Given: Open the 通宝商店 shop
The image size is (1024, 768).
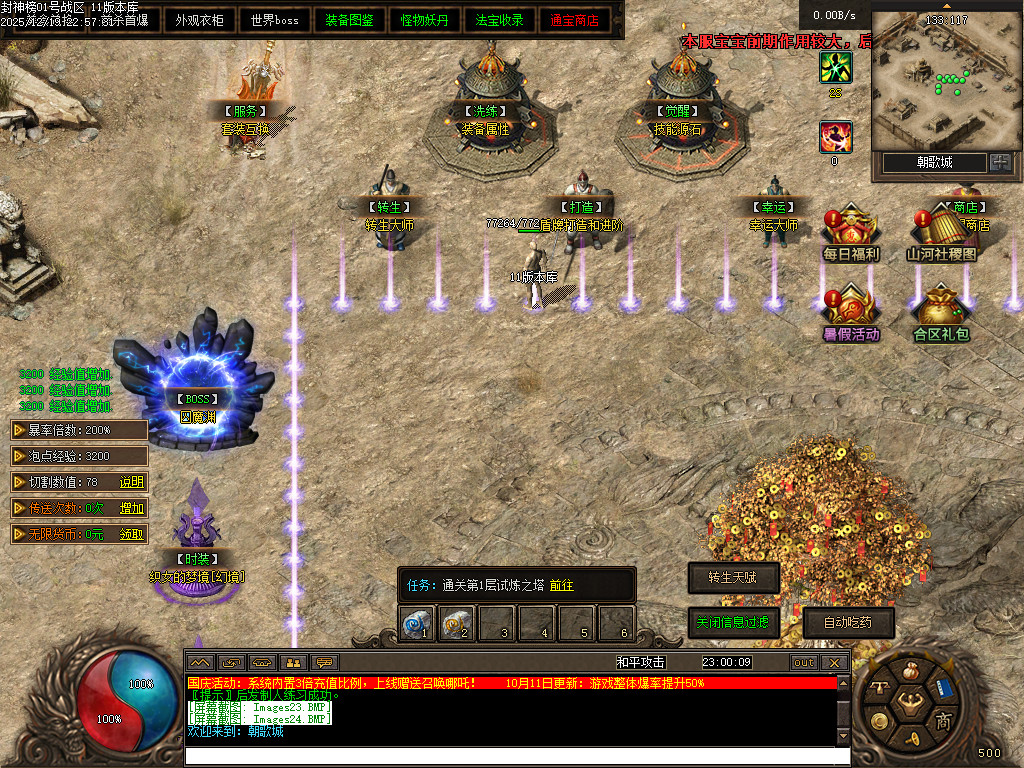Looking at the screenshot, I should pyautogui.click(x=575, y=20).
